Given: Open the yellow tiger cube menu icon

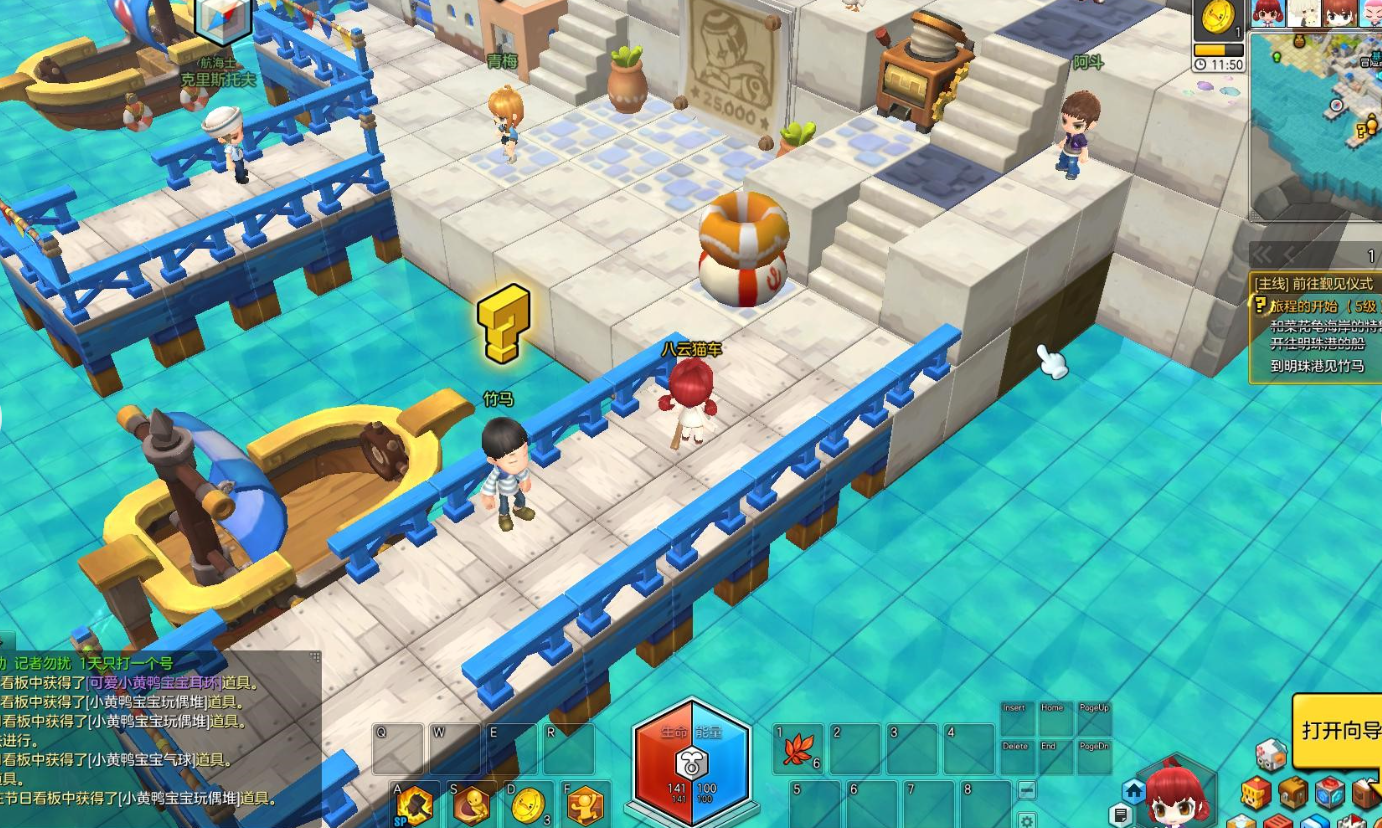Looking at the screenshot, I should coord(1256,793).
